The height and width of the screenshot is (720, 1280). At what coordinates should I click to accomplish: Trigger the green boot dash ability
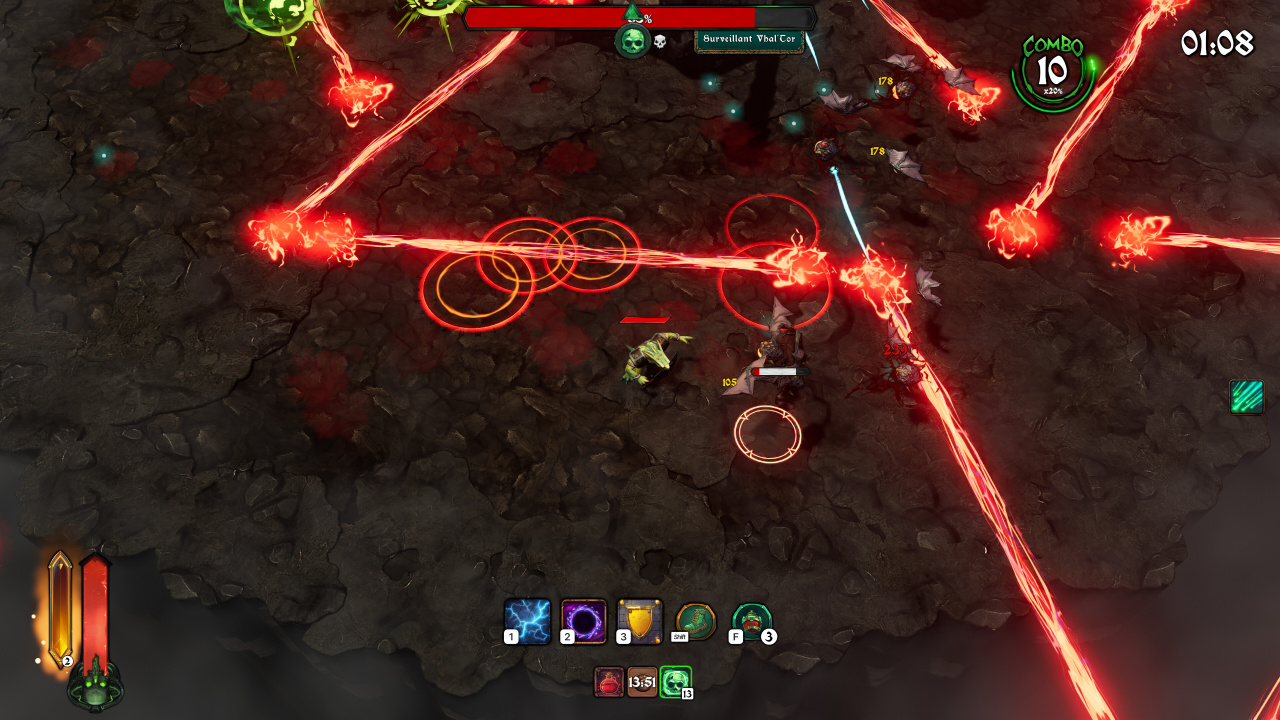coord(696,620)
